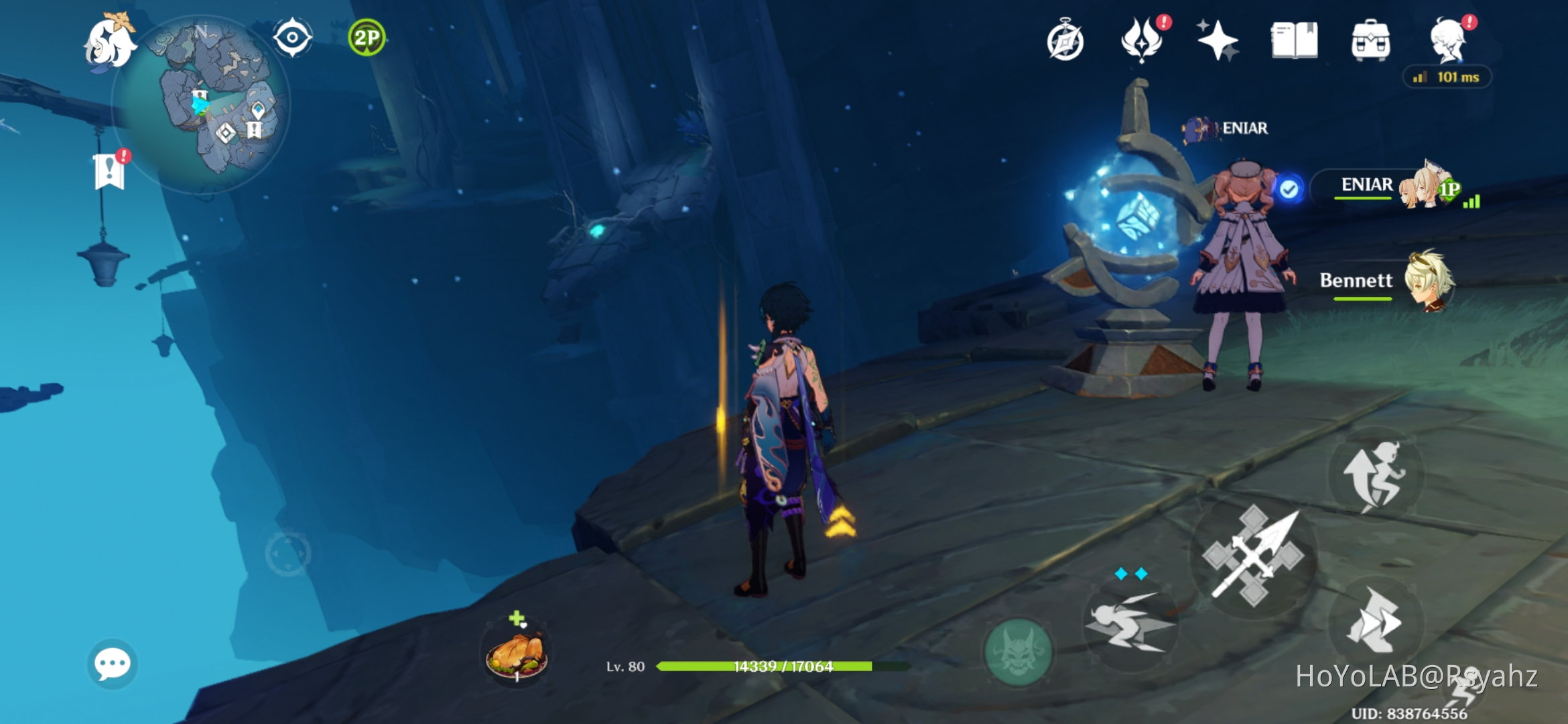Viewport: 1568px width, 724px height.
Task: Open the backpack inventory
Action: click(1370, 40)
